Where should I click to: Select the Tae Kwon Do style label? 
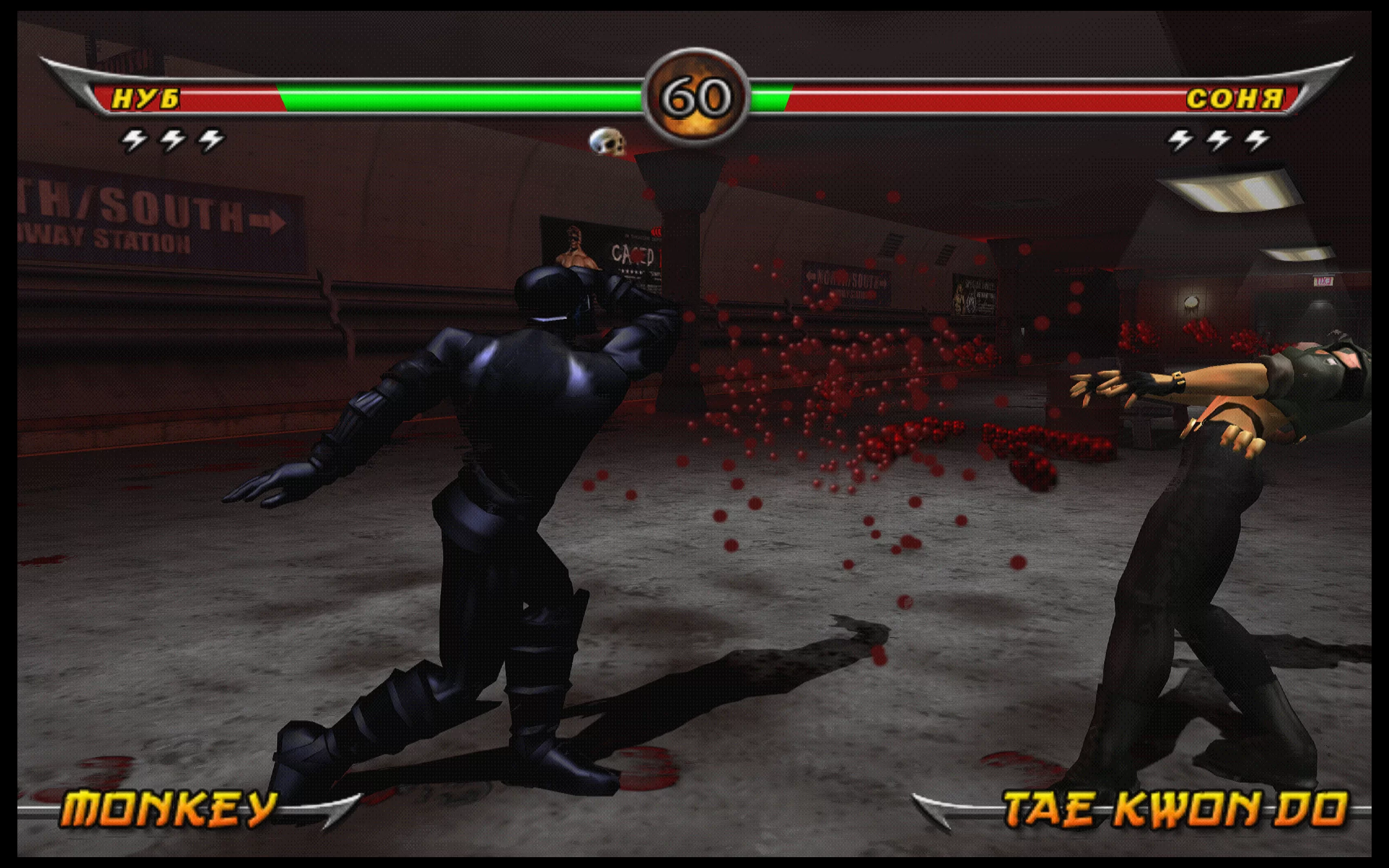click(1175, 809)
